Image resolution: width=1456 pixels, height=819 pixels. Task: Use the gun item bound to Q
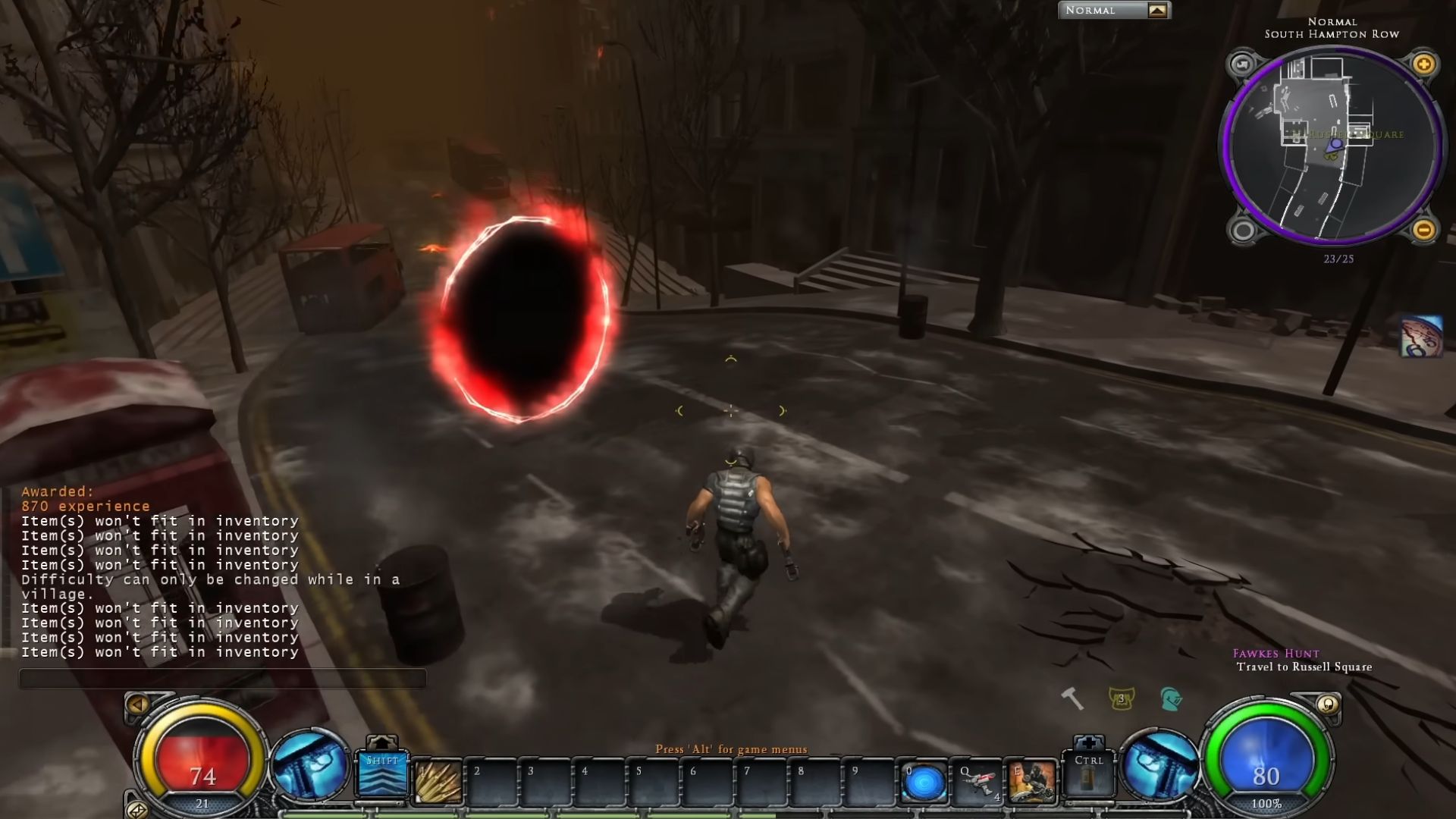point(977,781)
